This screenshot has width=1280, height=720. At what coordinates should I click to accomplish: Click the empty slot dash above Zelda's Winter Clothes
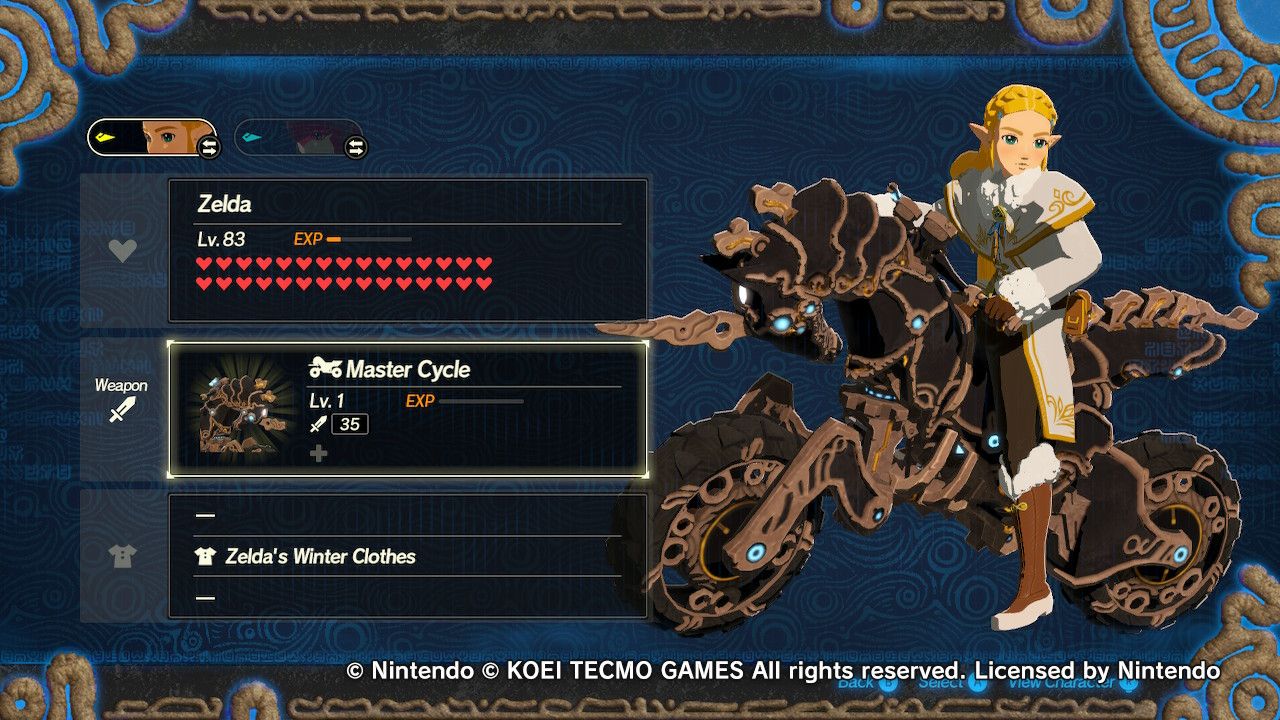(x=205, y=514)
